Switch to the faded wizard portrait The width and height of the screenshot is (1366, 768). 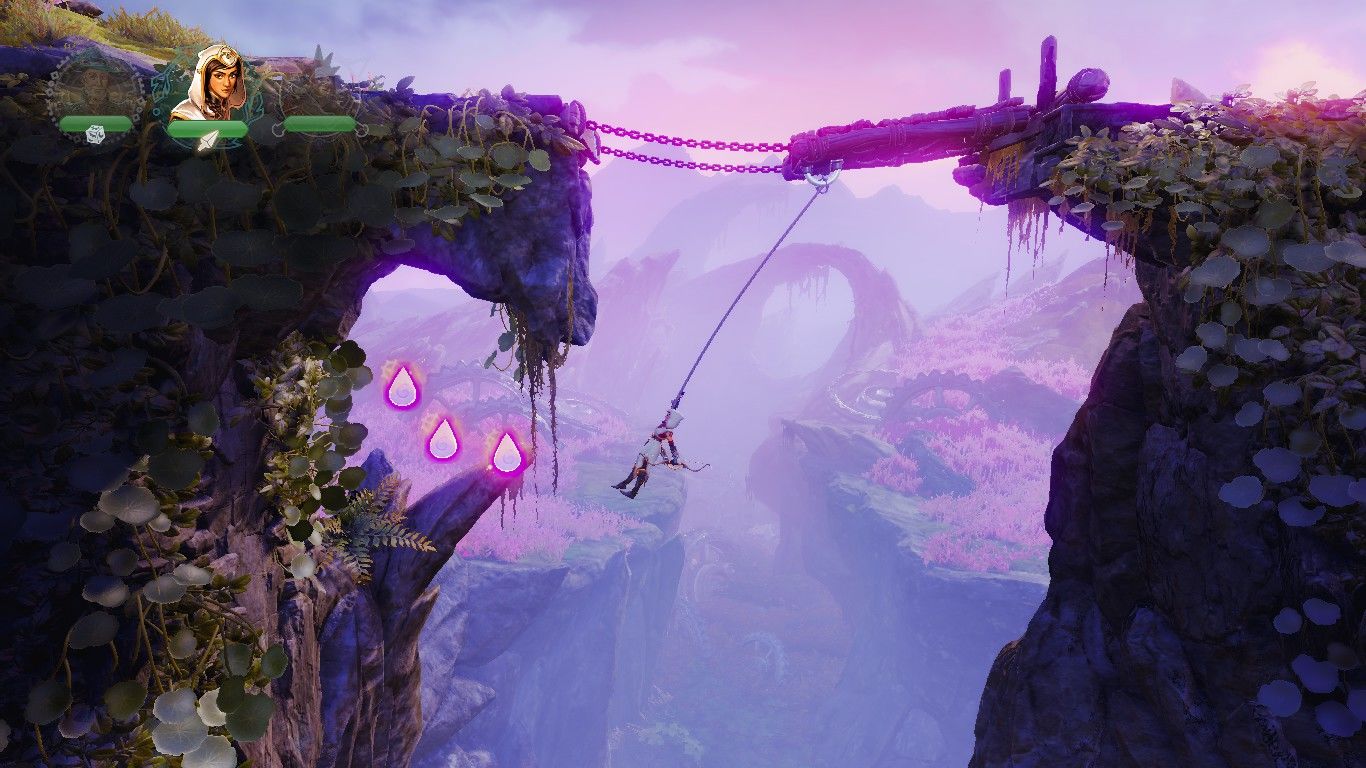[95, 85]
